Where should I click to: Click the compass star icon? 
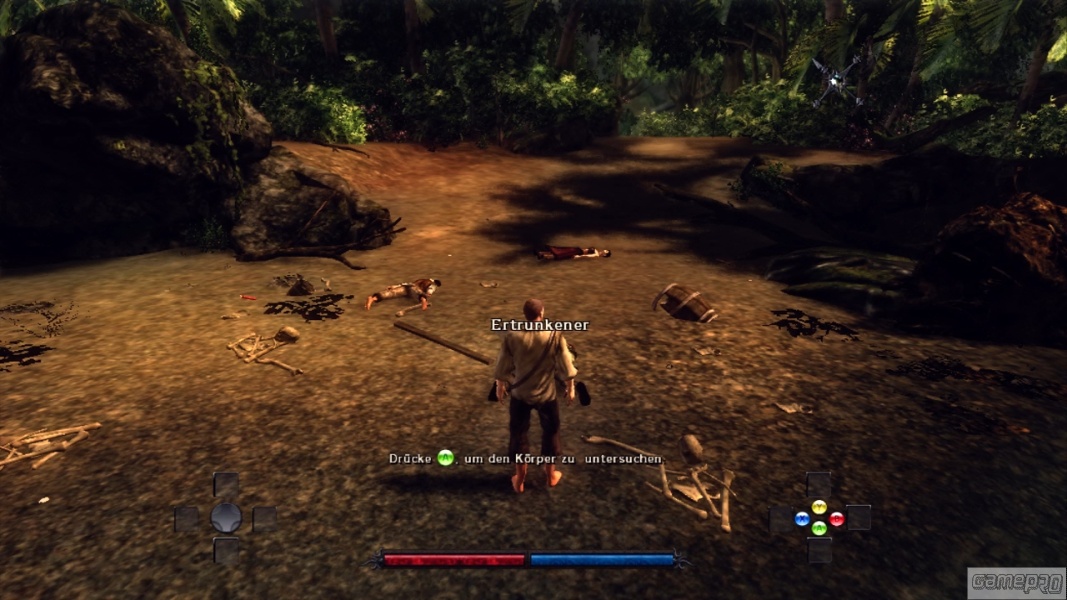(837, 78)
